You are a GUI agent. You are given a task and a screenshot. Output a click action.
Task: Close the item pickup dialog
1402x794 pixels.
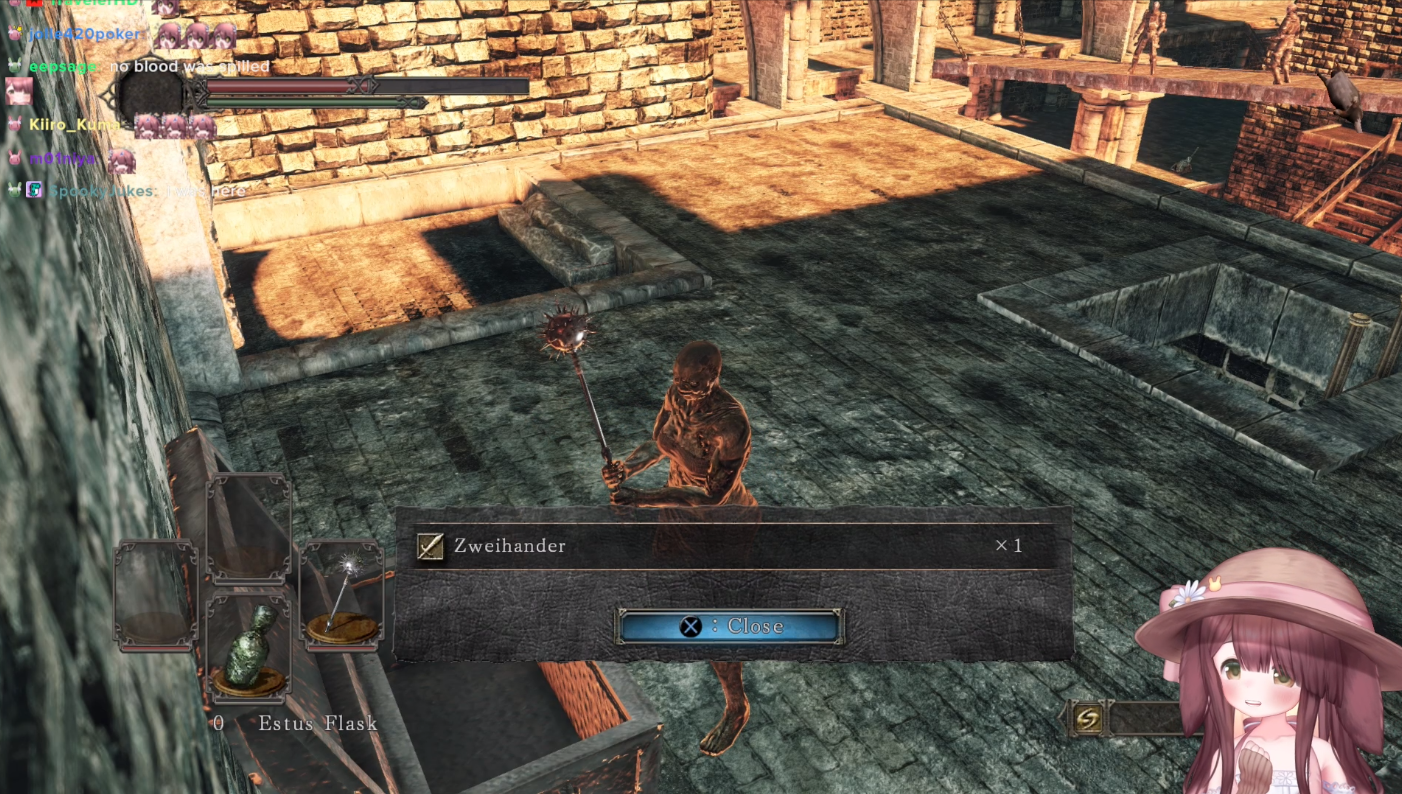click(730, 626)
